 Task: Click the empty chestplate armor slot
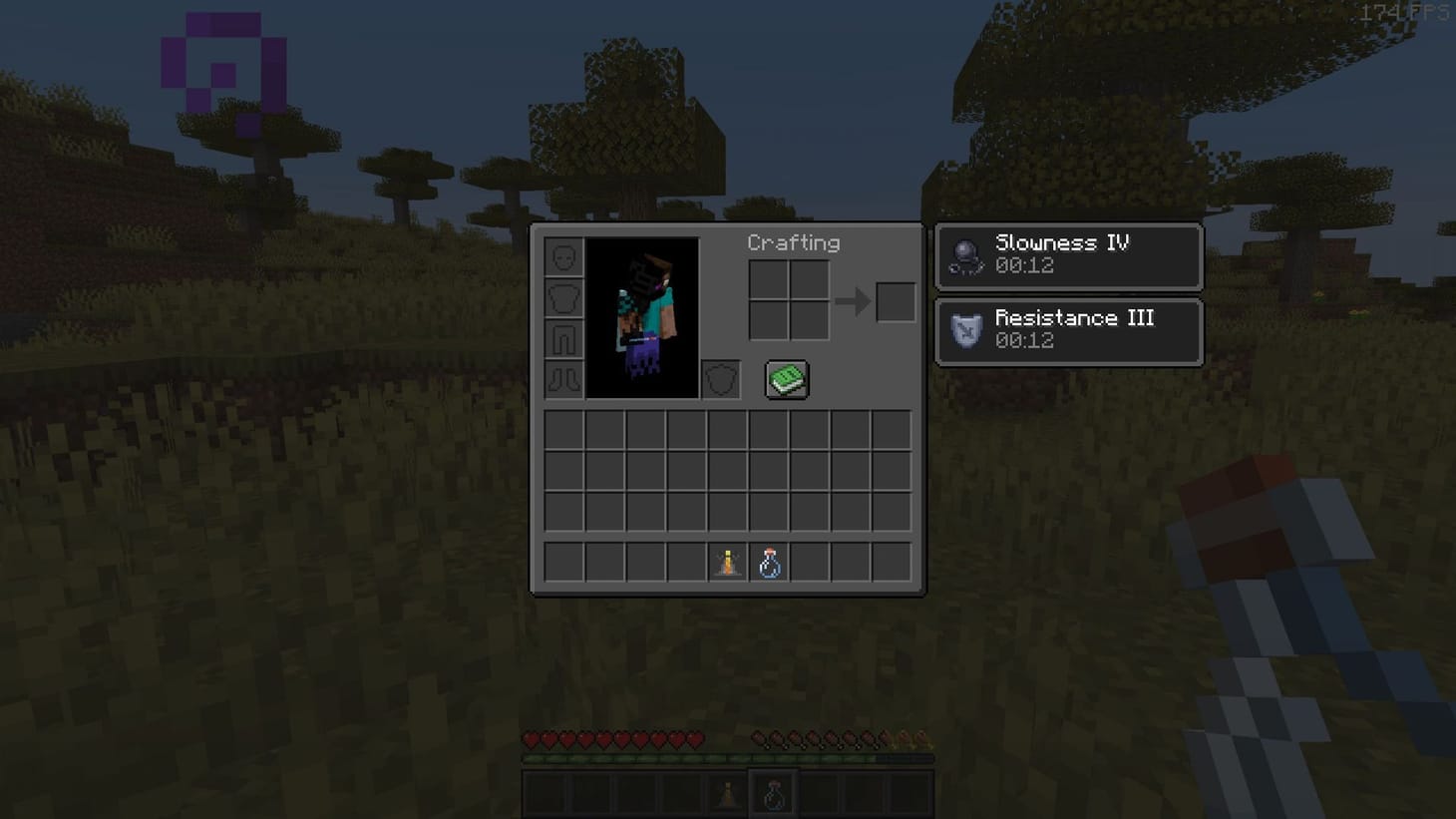[x=562, y=298]
